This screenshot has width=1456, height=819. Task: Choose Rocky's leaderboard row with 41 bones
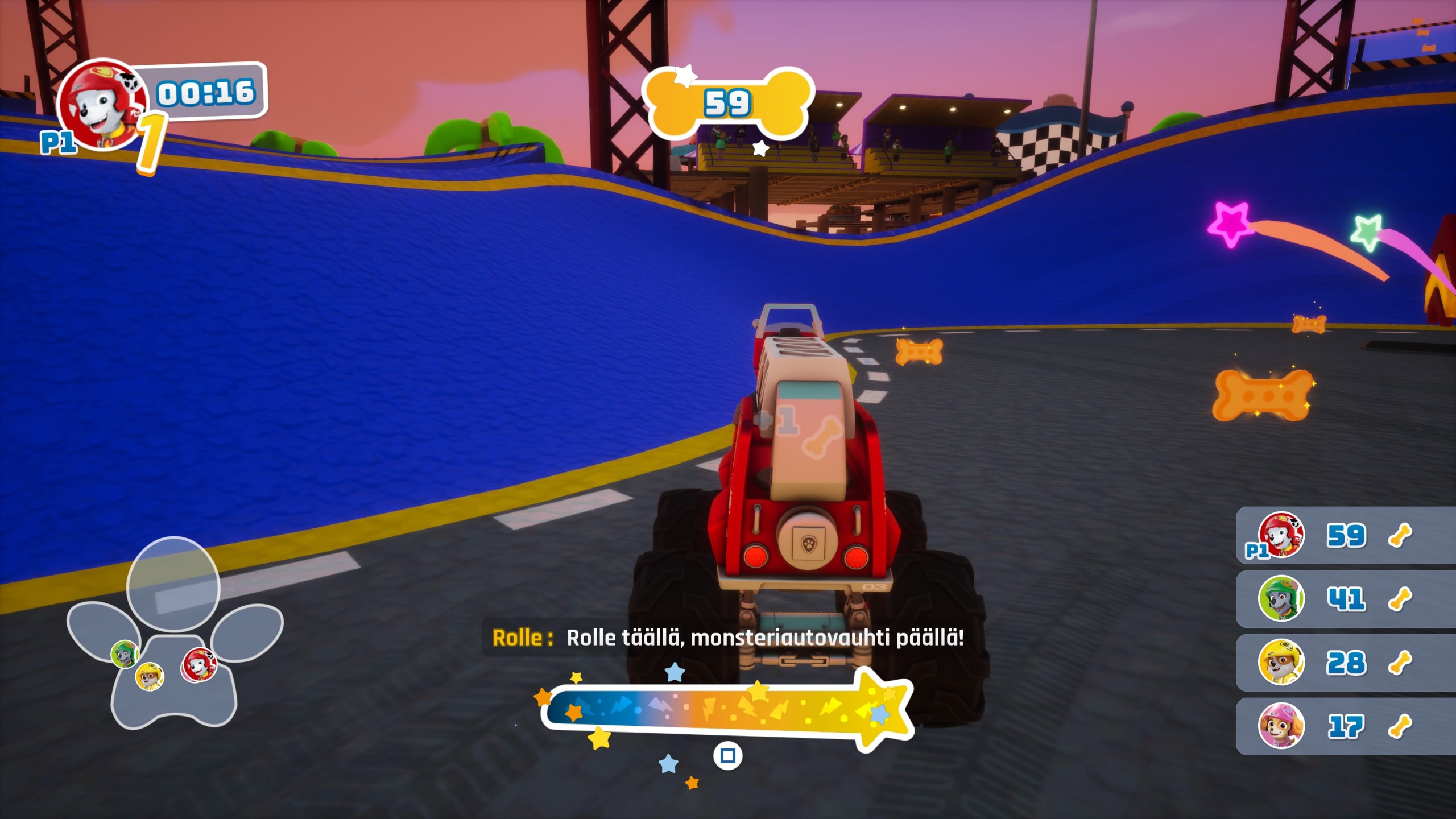click(x=1345, y=599)
